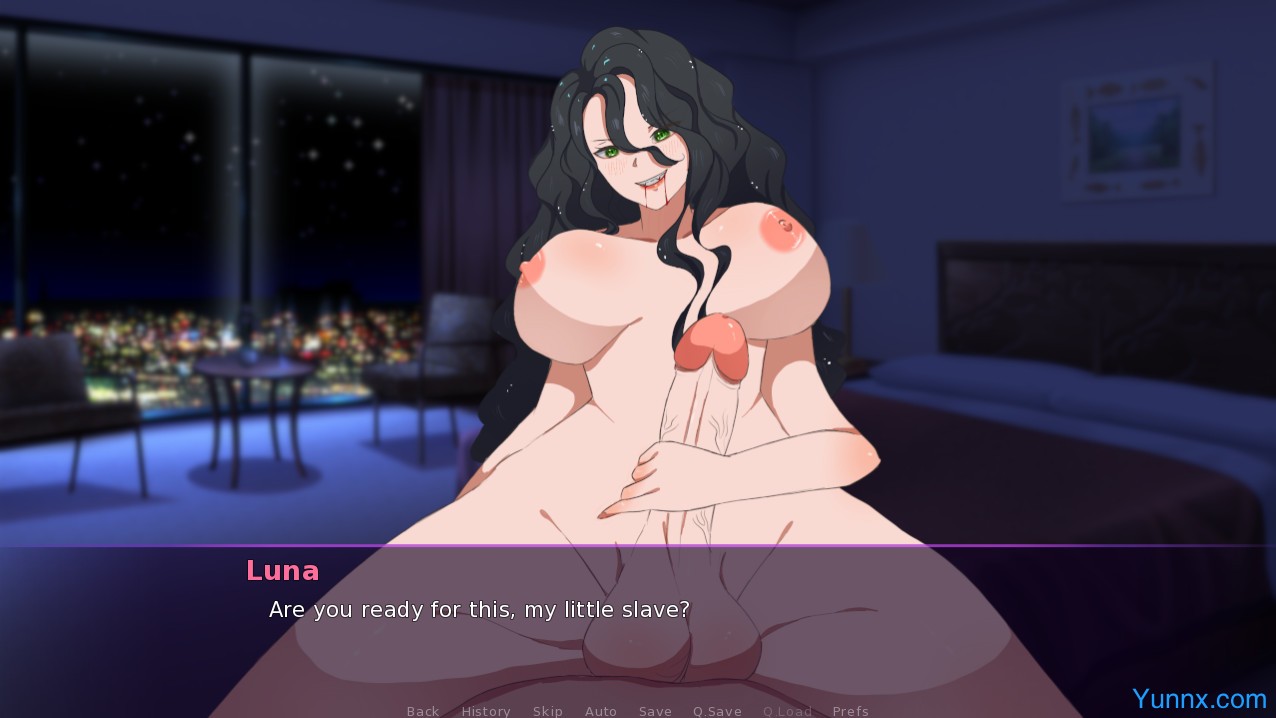
Task: Open the dialogue History log
Action: point(486,711)
